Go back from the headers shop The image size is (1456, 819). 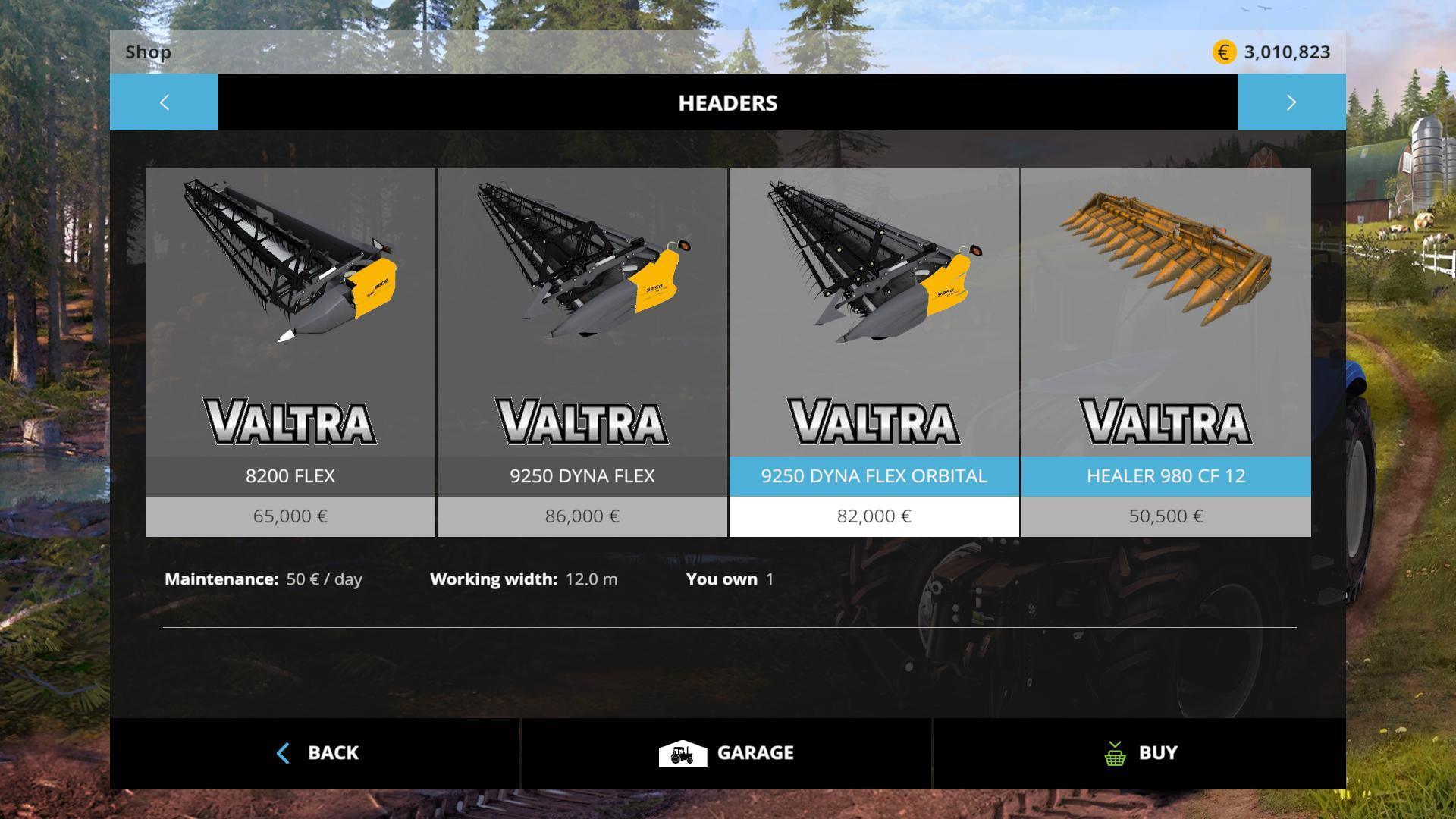315,753
